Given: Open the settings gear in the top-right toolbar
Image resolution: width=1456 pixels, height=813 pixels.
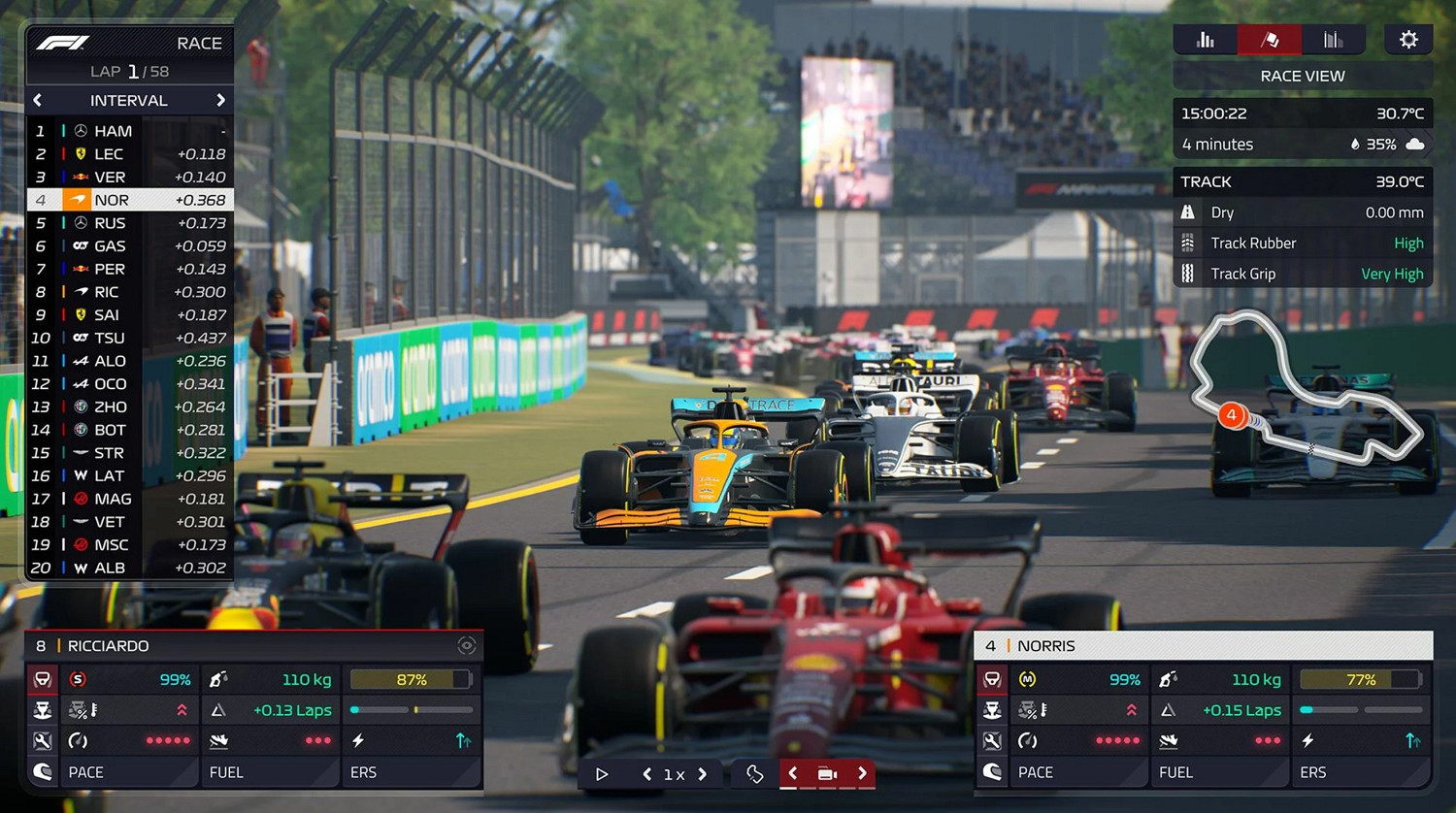Looking at the screenshot, I should (1408, 40).
